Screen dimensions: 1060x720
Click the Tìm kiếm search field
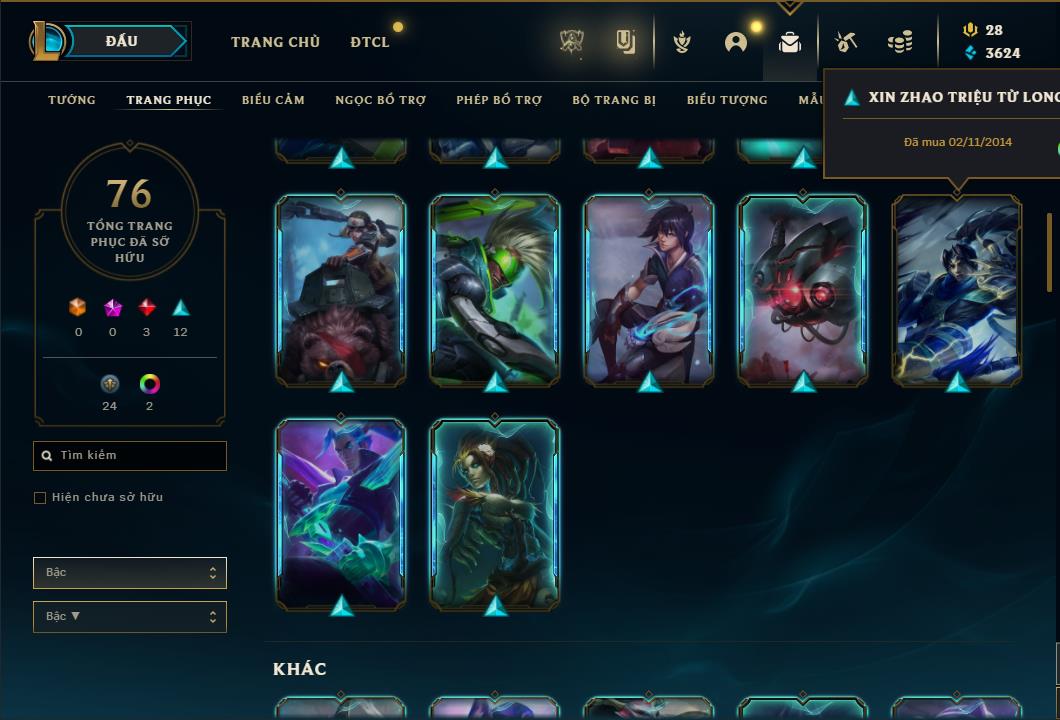130,456
